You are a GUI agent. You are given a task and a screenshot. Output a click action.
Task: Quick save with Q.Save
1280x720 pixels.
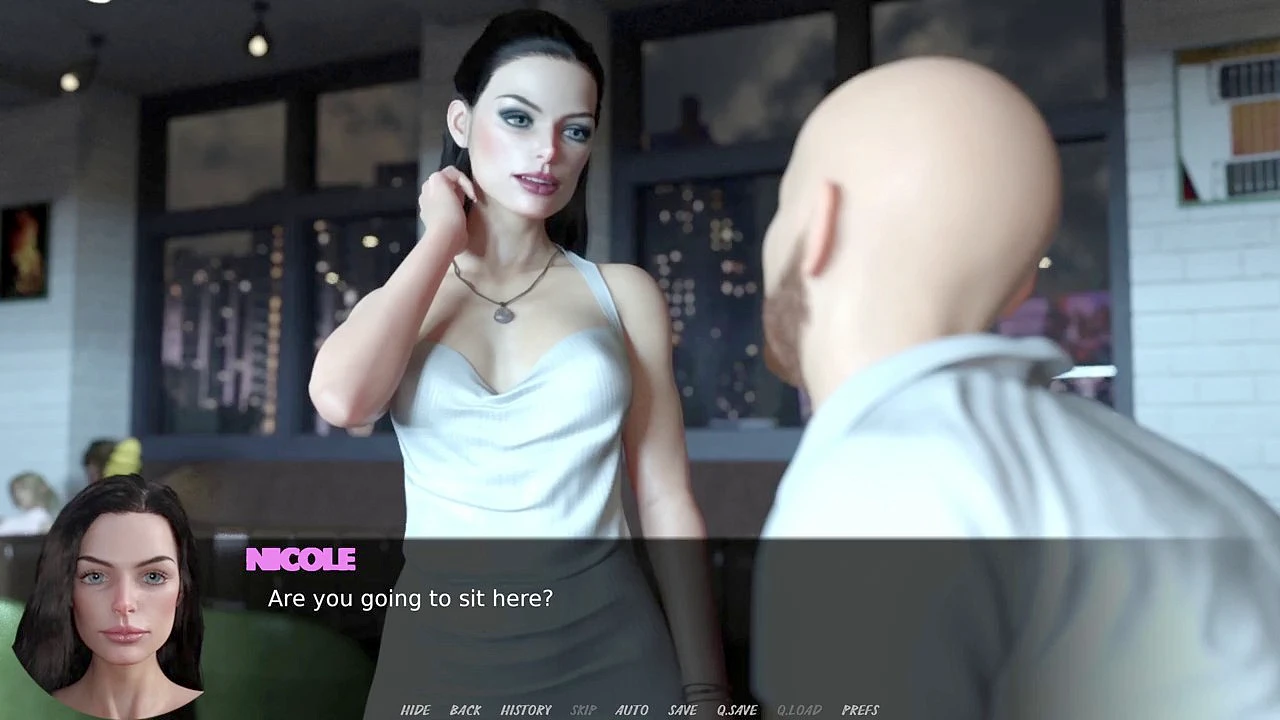737,710
